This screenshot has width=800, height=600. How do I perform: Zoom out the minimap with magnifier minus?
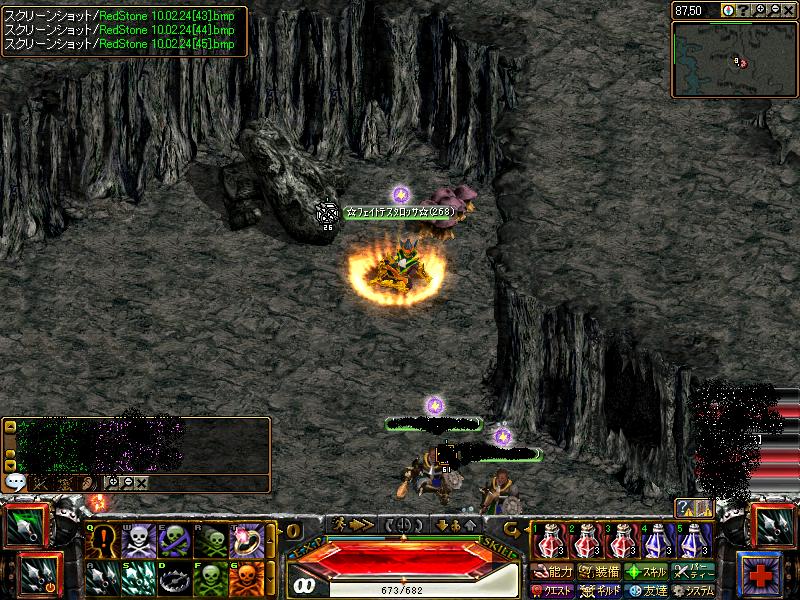[774, 9]
